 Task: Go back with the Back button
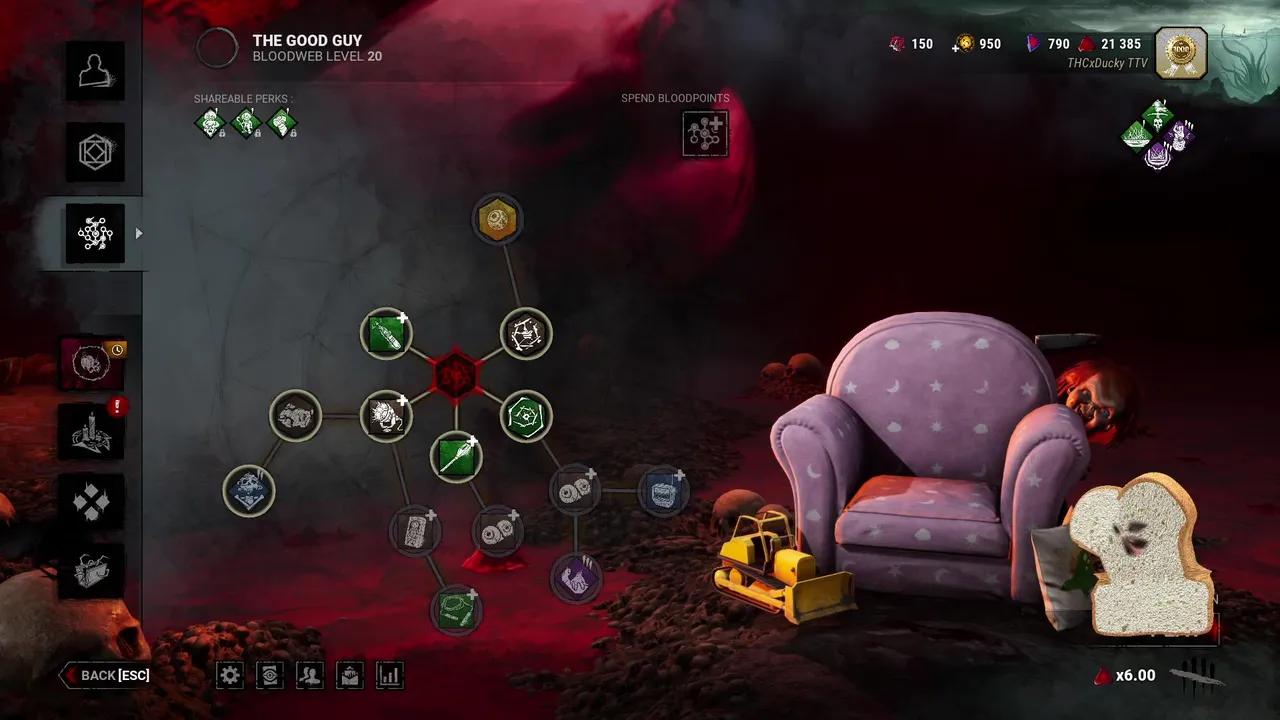coord(106,675)
